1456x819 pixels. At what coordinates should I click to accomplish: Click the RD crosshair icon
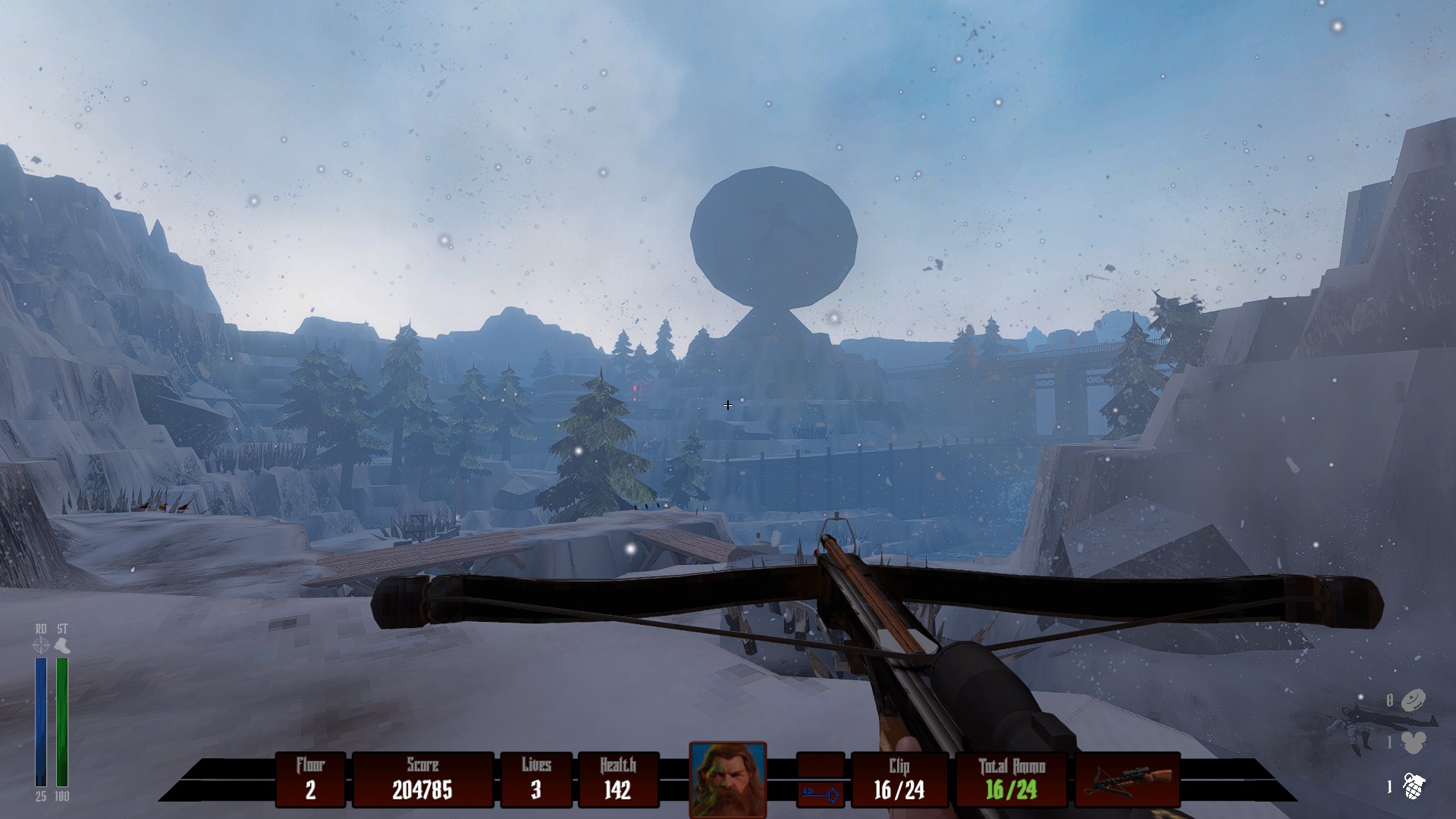tap(41, 645)
